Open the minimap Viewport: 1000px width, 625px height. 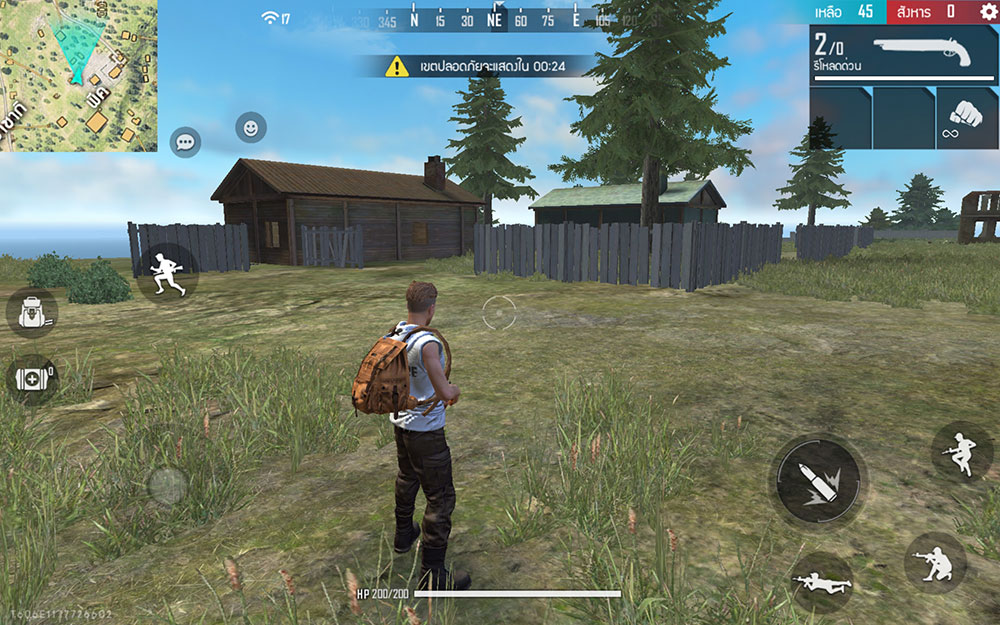(x=78, y=75)
